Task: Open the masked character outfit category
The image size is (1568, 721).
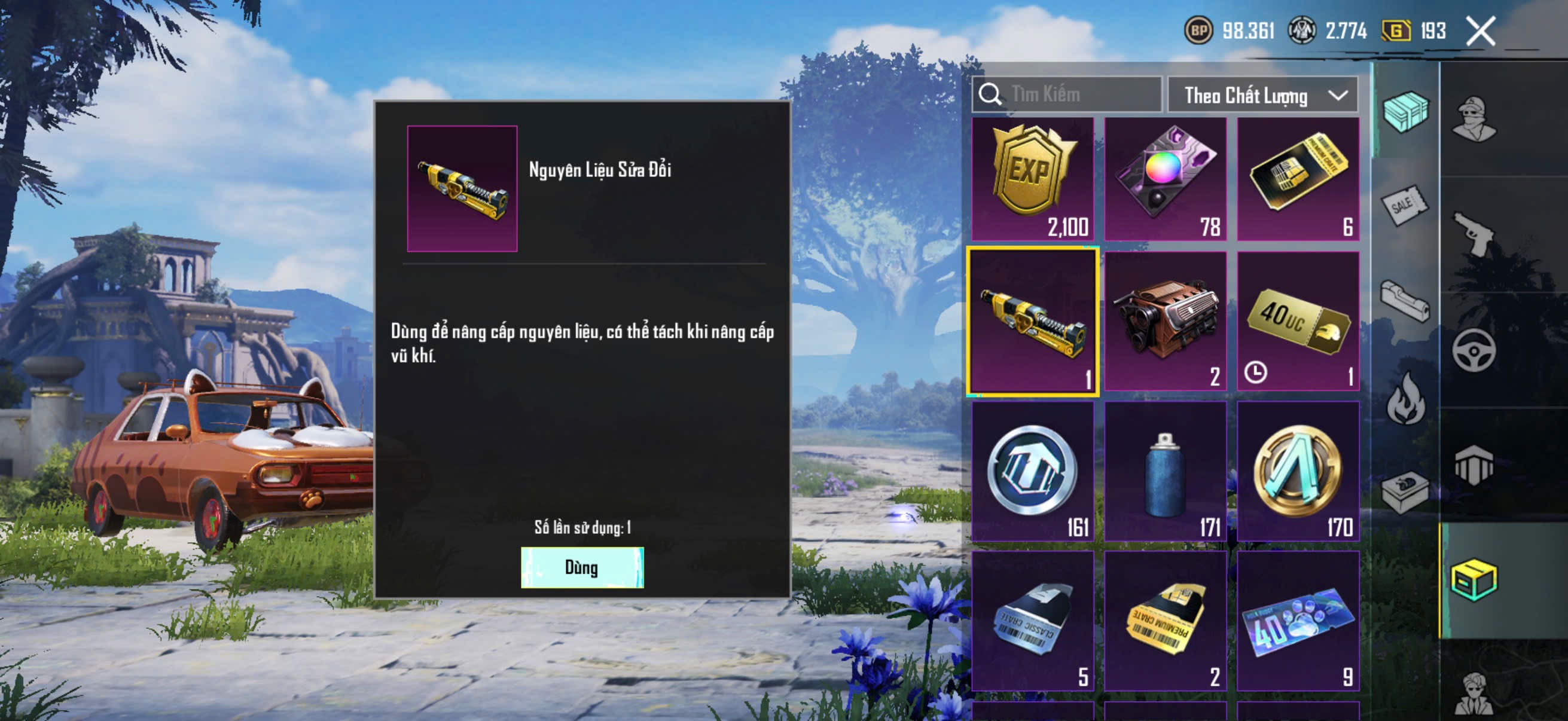Action: click(1473, 118)
